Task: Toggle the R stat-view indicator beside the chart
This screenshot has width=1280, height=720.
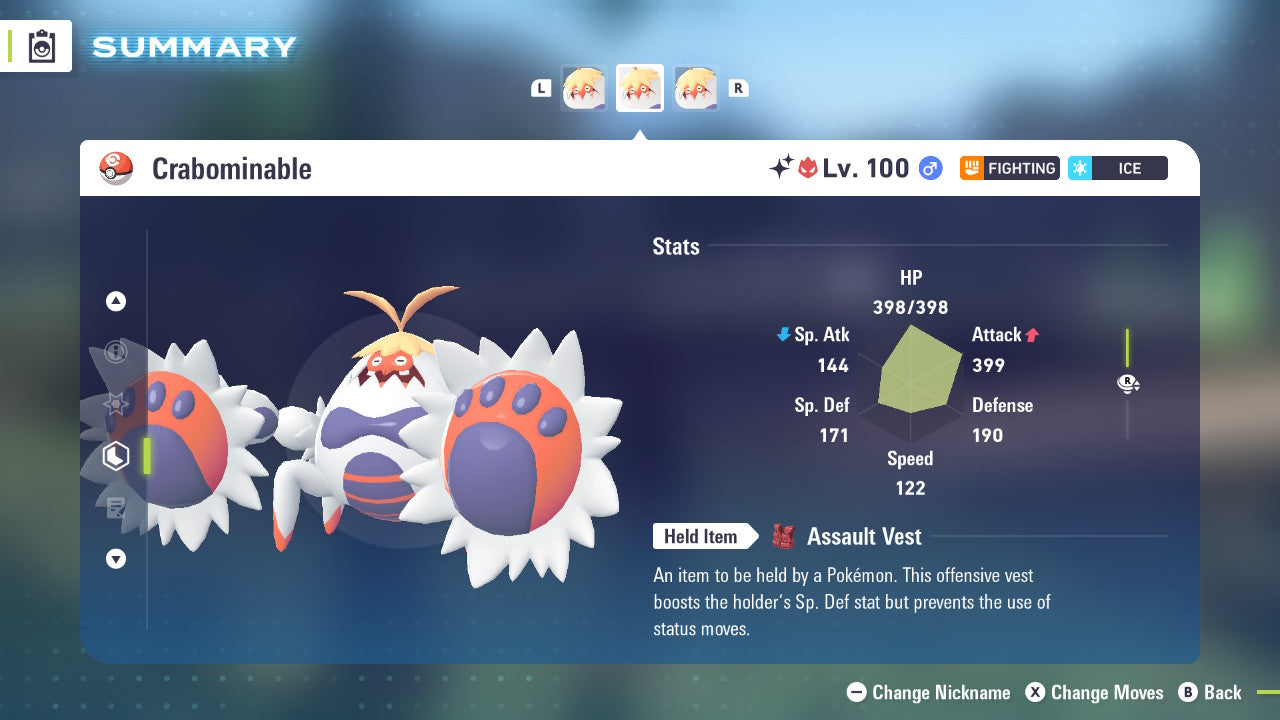Action: [1128, 383]
